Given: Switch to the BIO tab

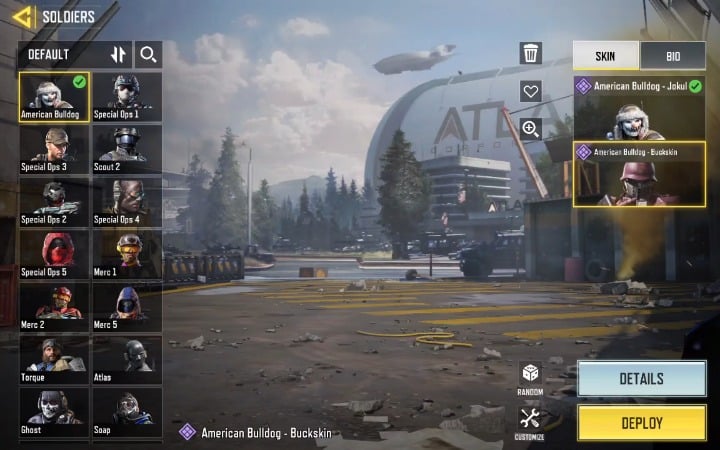Looking at the screenshot, I should click(672, 55).
